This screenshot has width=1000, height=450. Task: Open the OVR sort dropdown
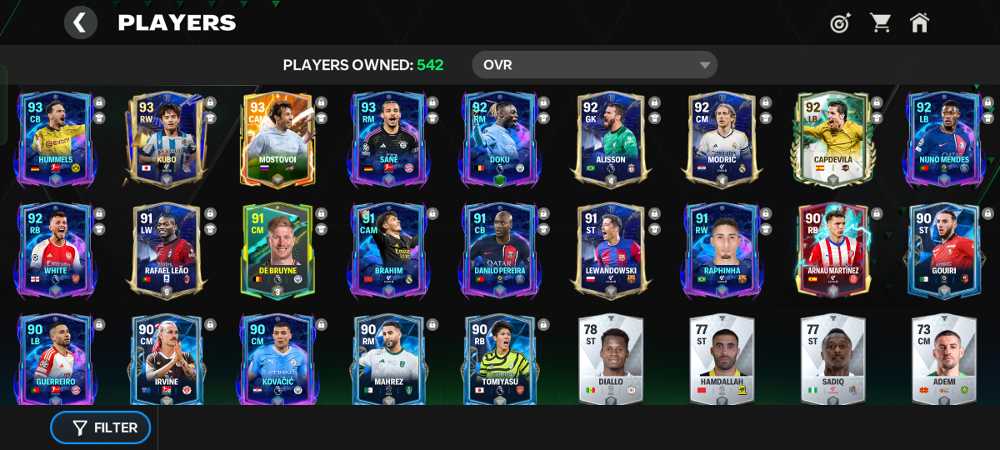coord(594,65)
